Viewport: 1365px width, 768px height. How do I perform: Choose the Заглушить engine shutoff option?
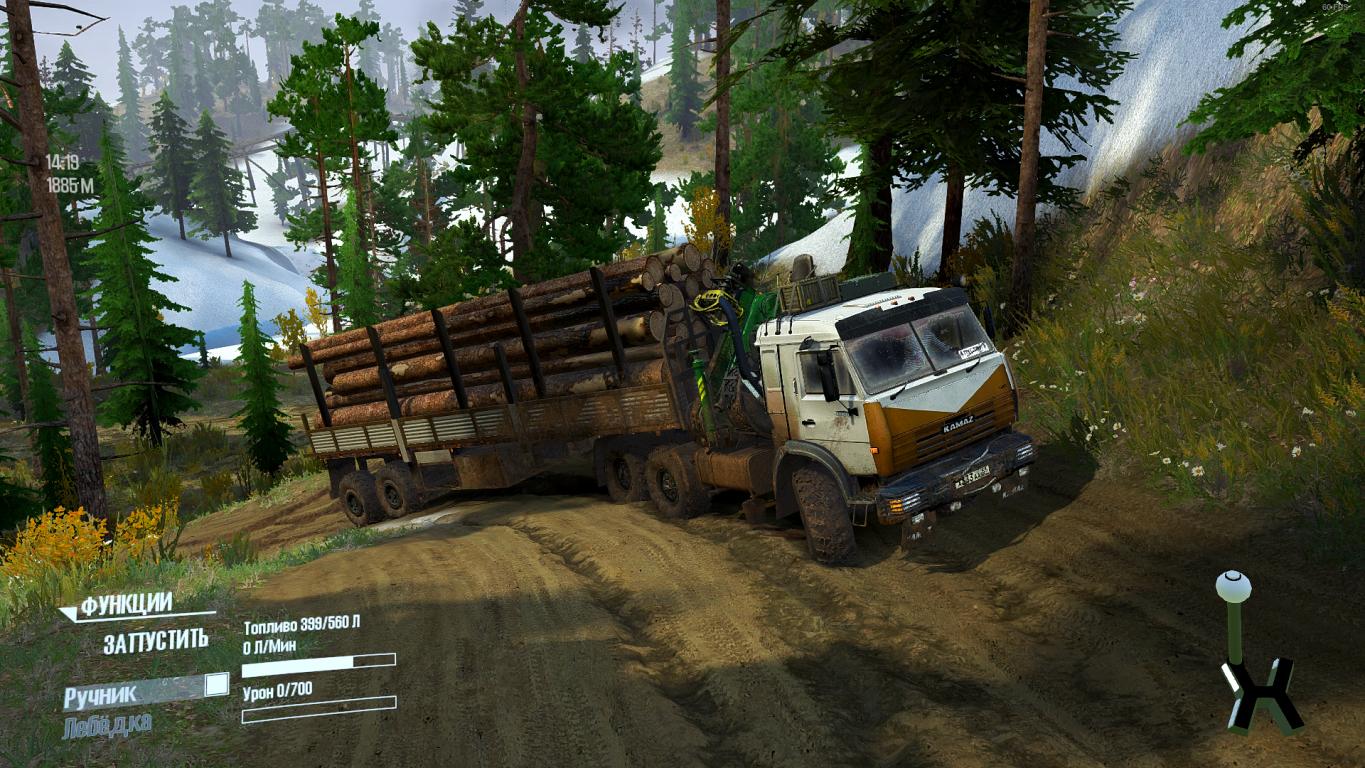click(156, 641)
